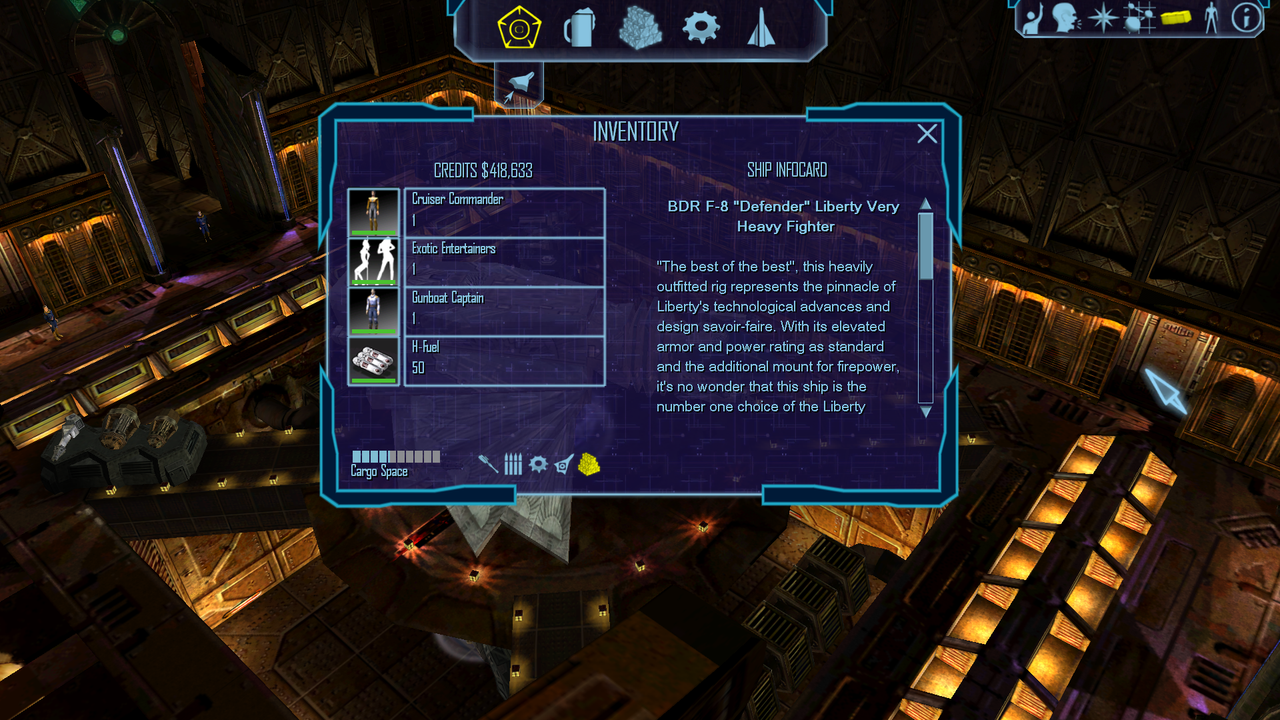This screenshot has width=1280, height=720.
Task: Switch to internal equipment gear filter
Action: tap(538, 464)
